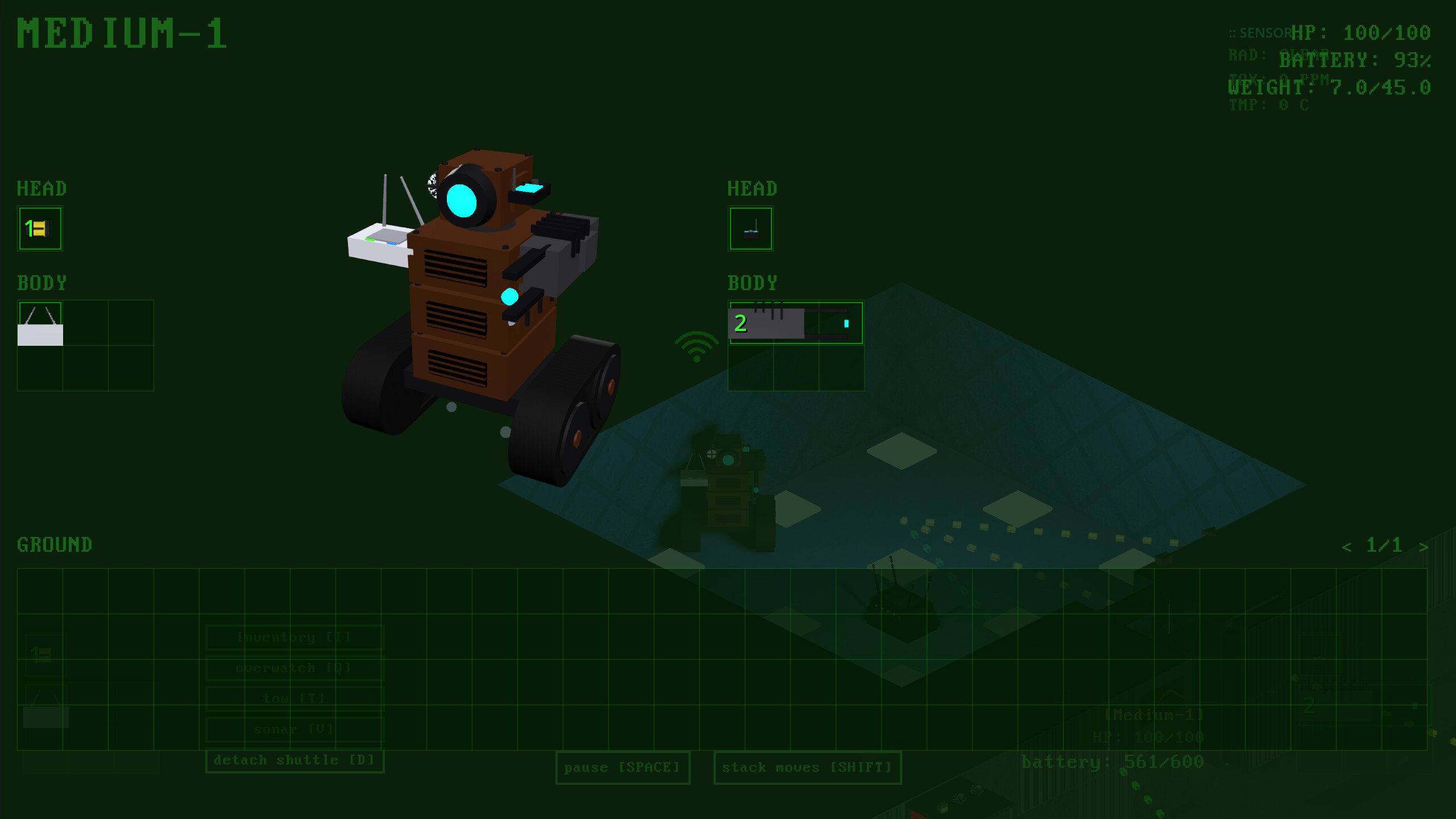Select module 1 in the left HEAD slot
Viewport: 1456px width, 819px height.
(x=40, y=229)
